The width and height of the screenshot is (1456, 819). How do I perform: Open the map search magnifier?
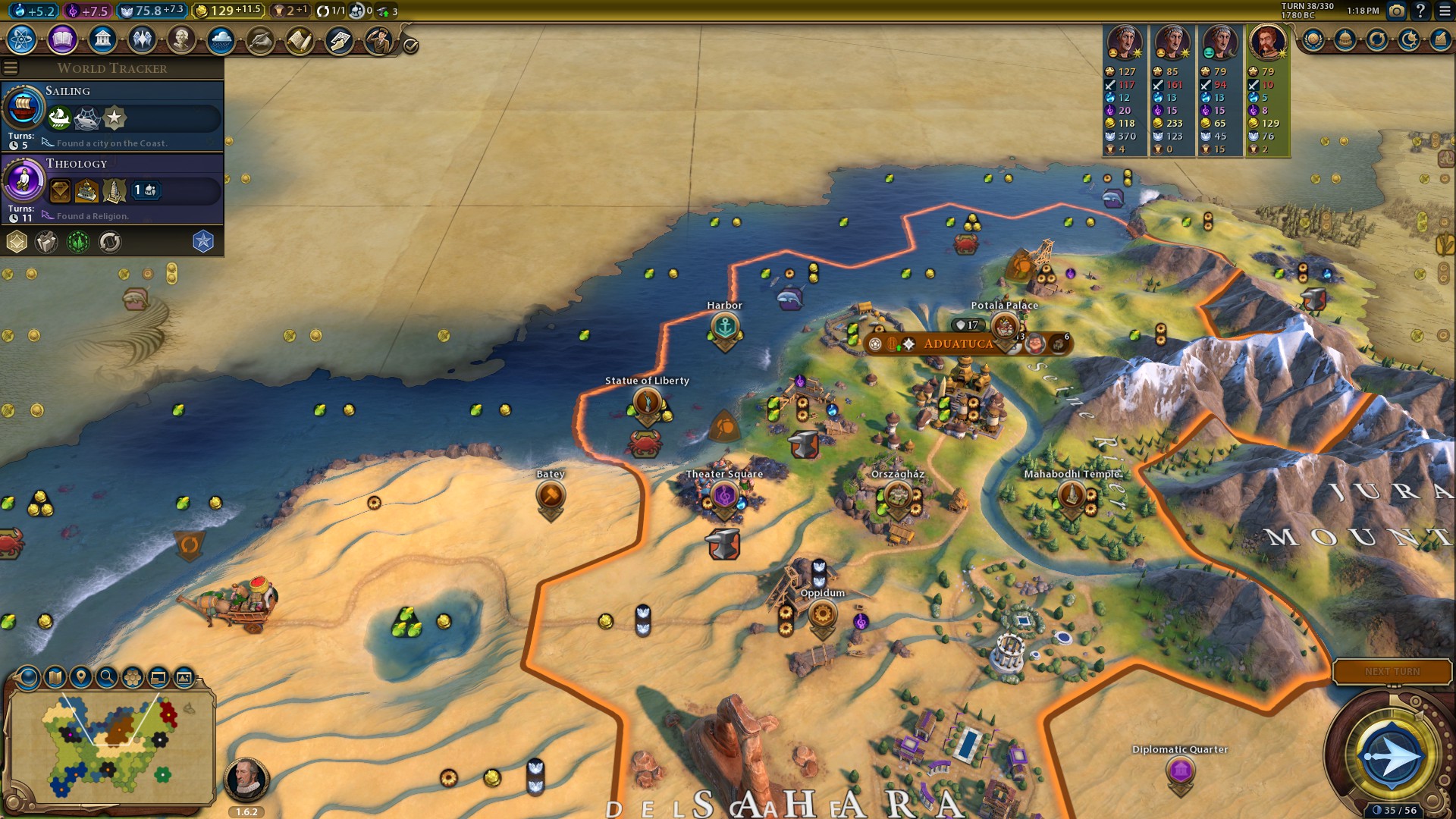click(106, 677)
